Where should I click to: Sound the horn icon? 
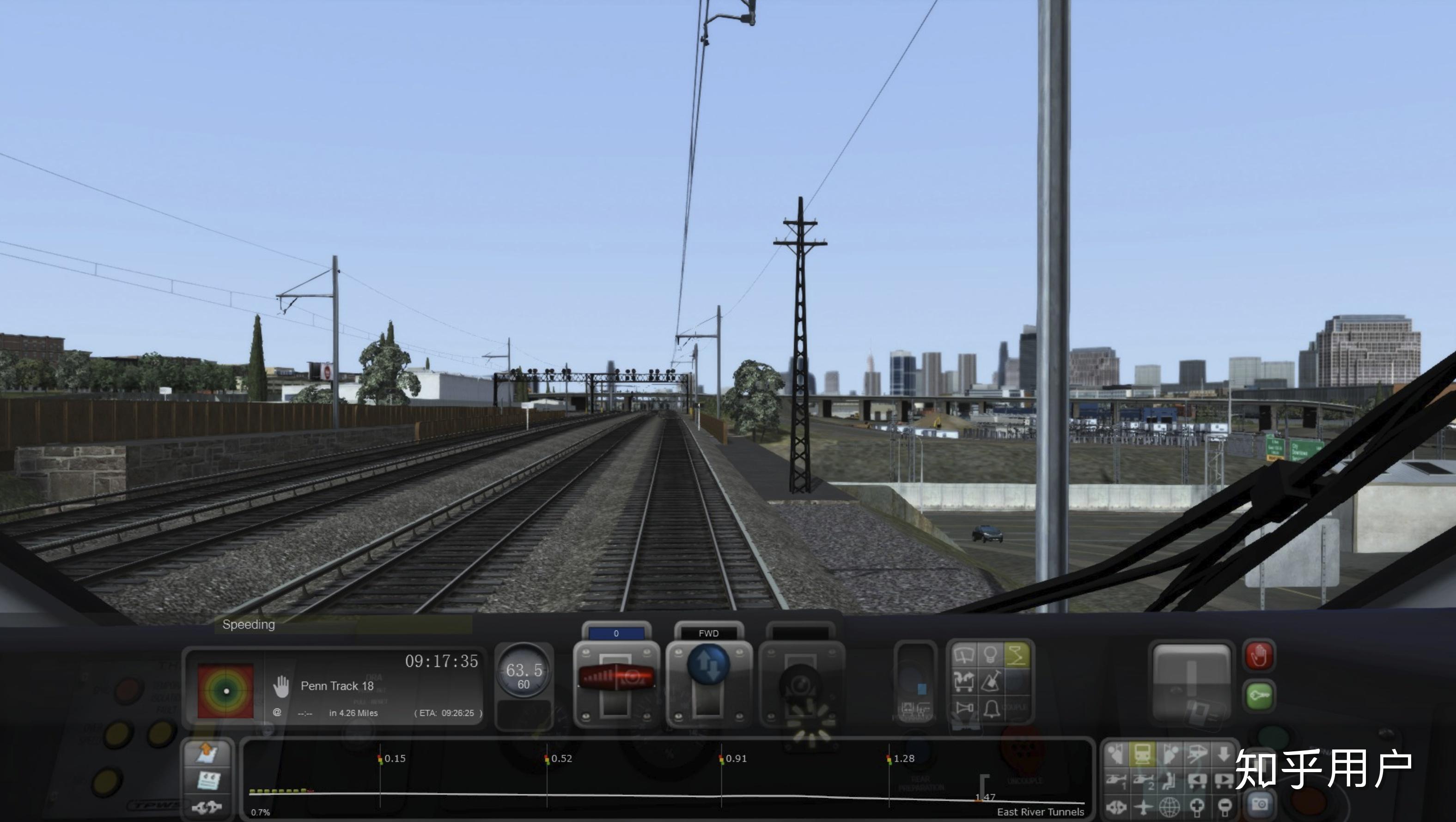point(964,708)
